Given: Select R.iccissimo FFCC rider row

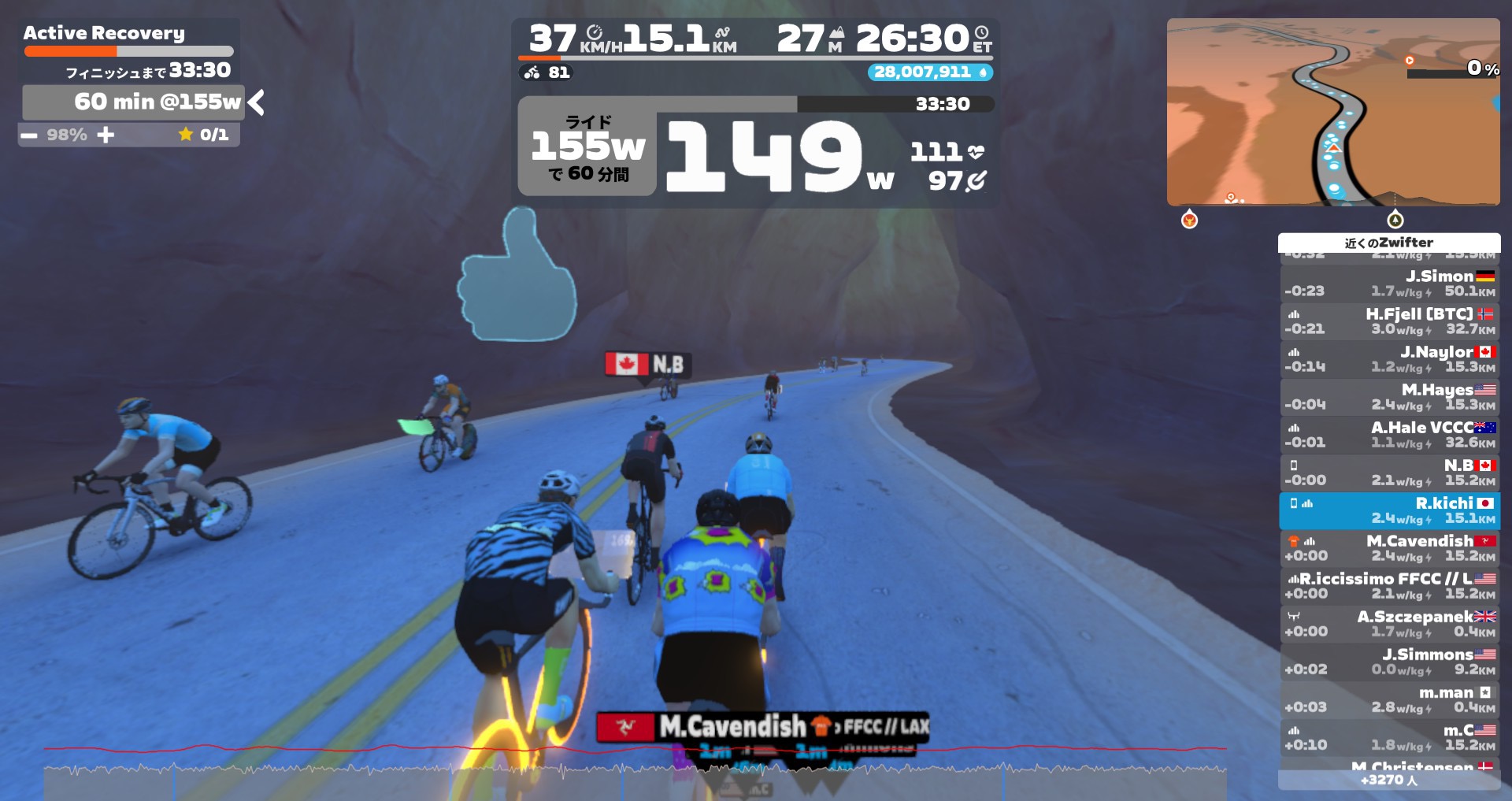Looking at the screenshot, I should coord(1389,586).
